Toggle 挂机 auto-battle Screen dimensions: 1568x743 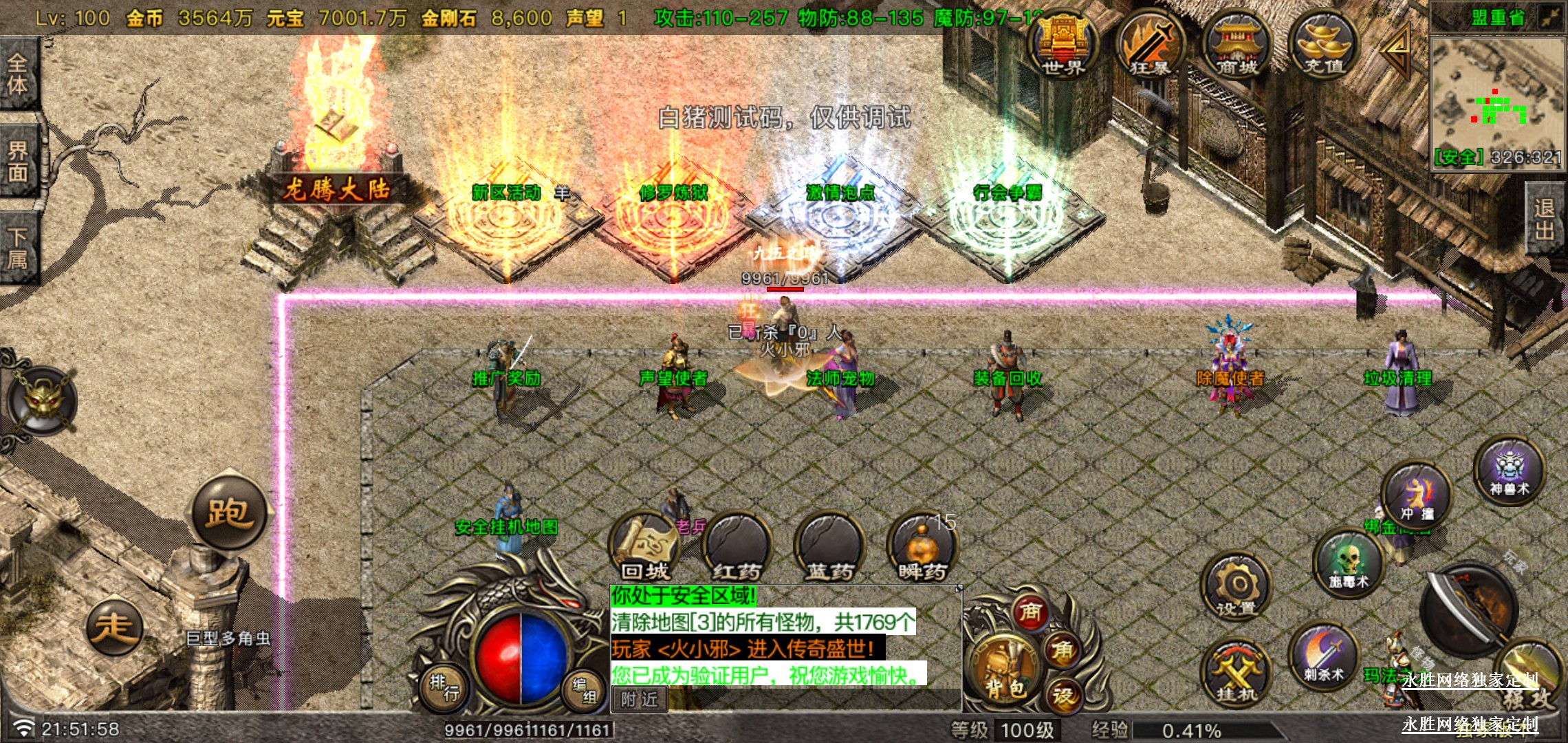[x=1237, y=674]
